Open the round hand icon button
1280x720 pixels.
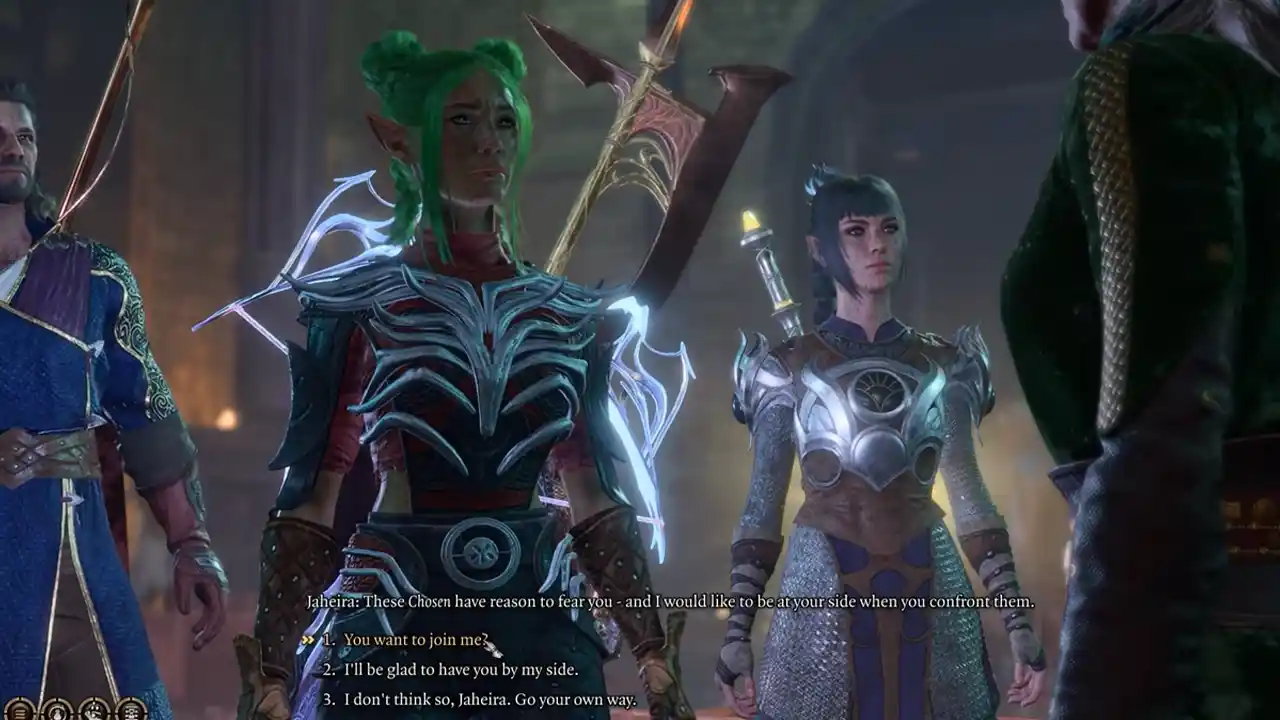[x=93, y=710]
